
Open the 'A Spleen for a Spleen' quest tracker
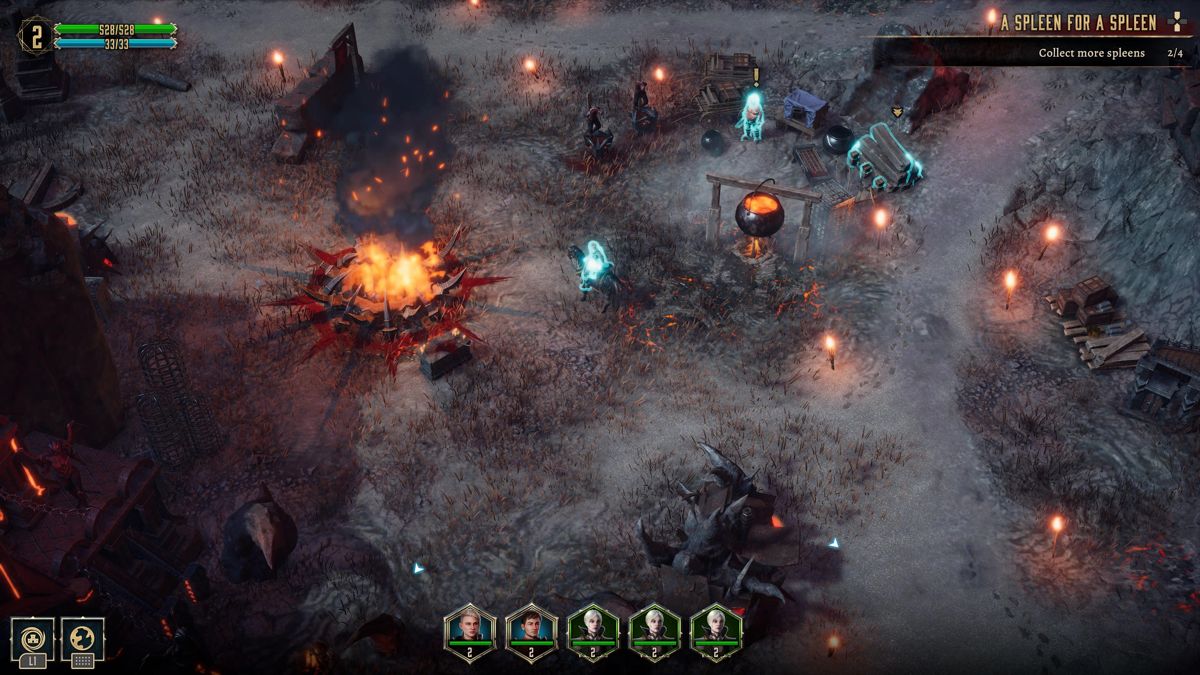1078,23
